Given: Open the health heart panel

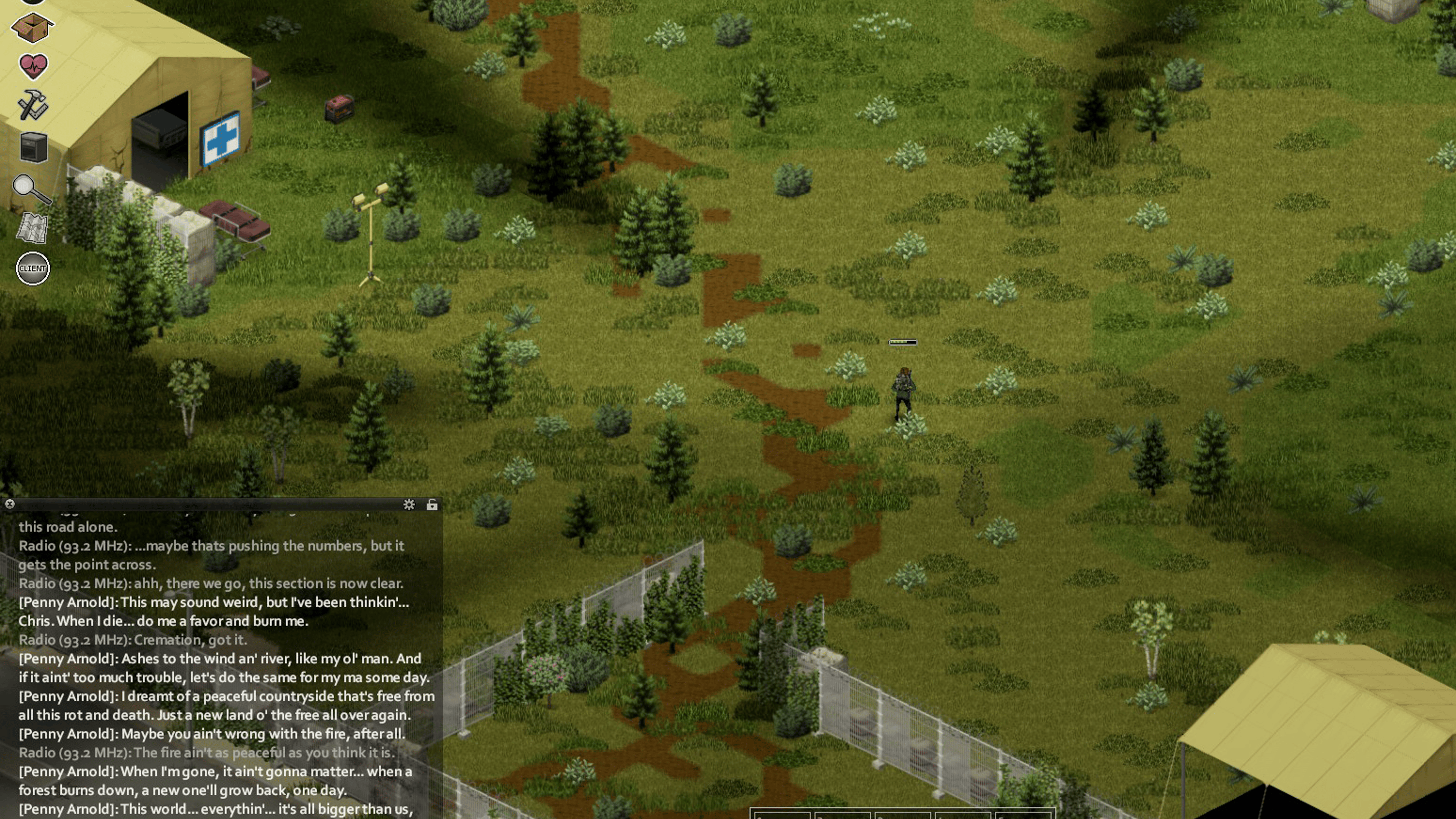Looking at the screenshot, I should 33,66.
